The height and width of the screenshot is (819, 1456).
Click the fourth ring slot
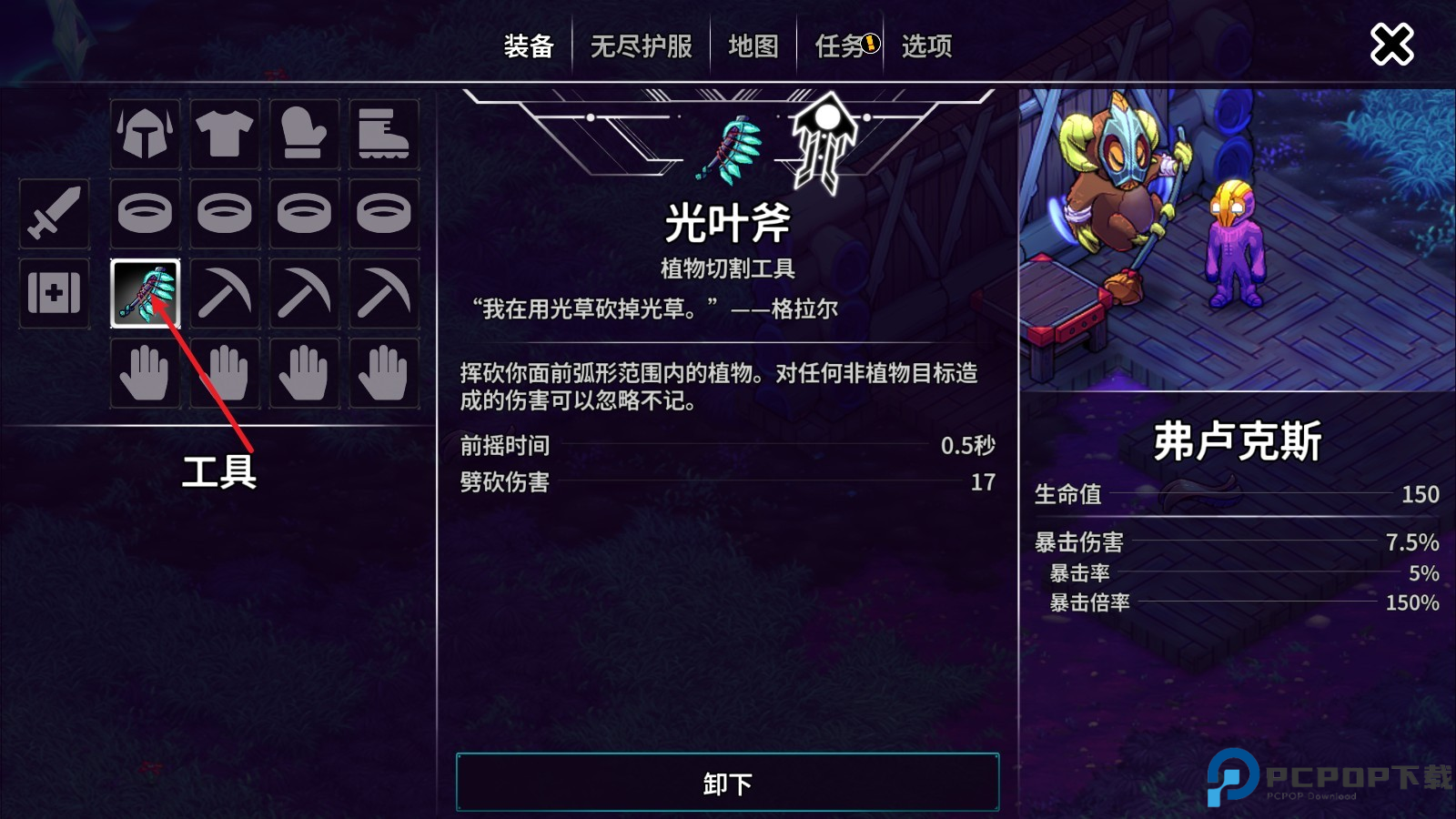tap(383, 214)
